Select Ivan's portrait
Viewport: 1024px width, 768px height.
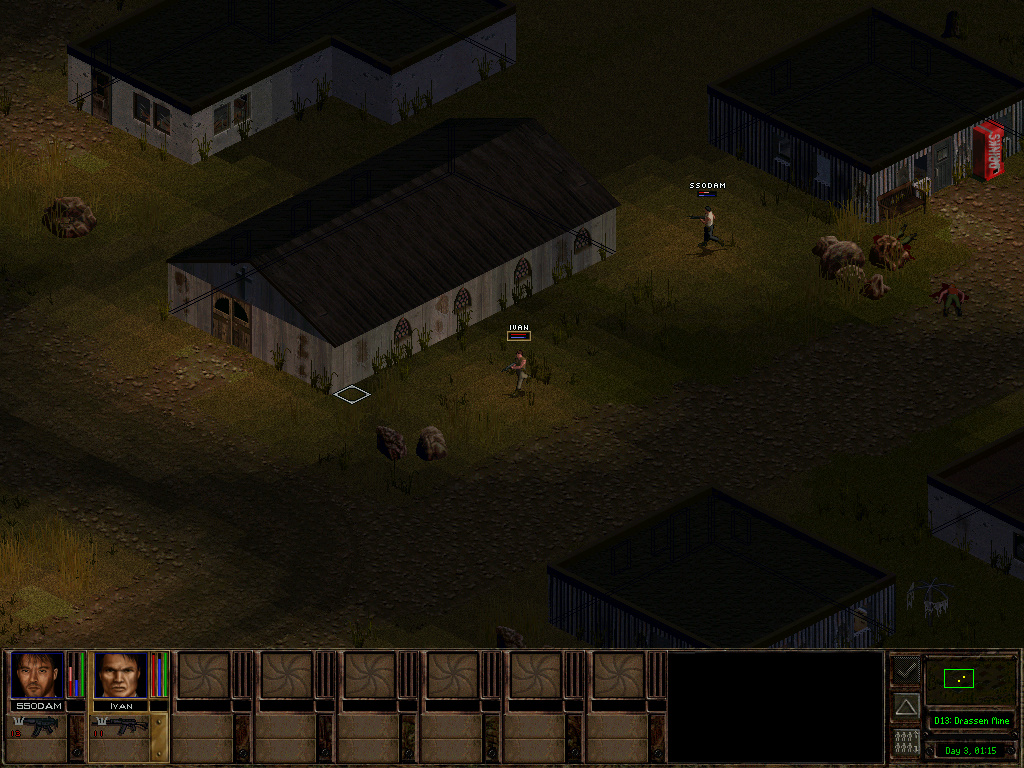120,675
